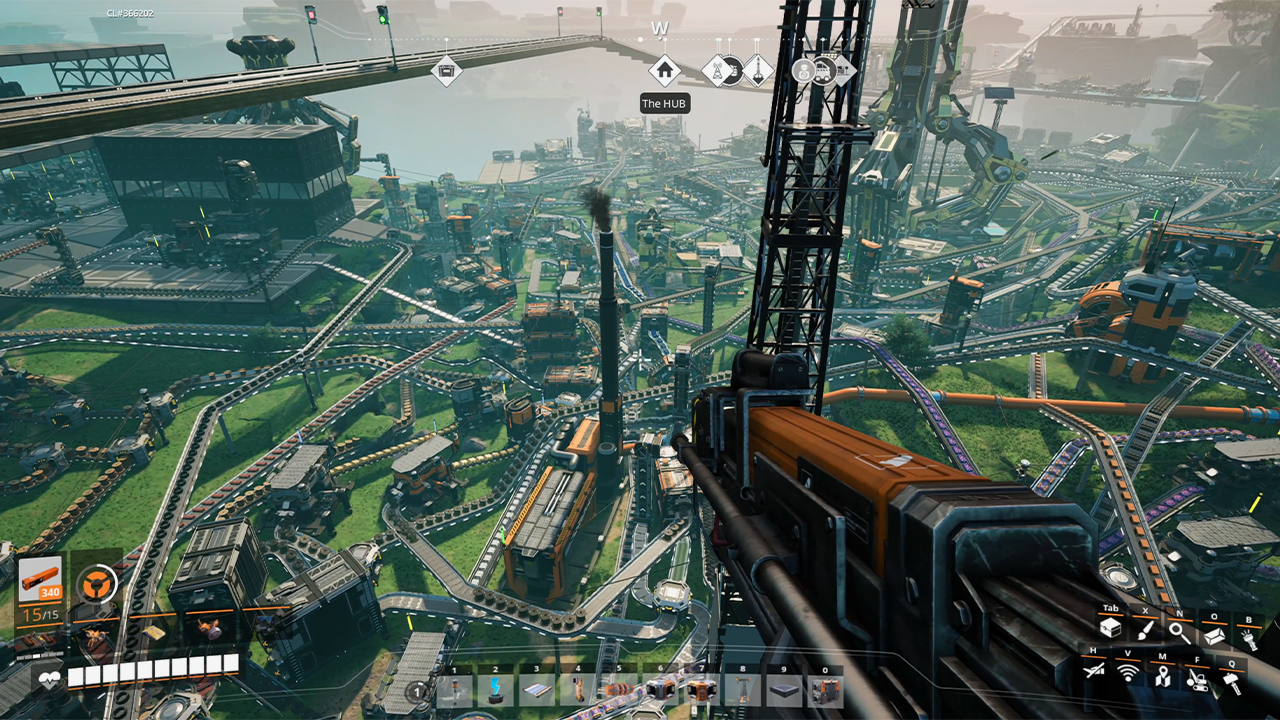Select the foundation piece in the hotbar
Image resolution: width=1280 pixels, height=720 pixels.
coord(783,691)
